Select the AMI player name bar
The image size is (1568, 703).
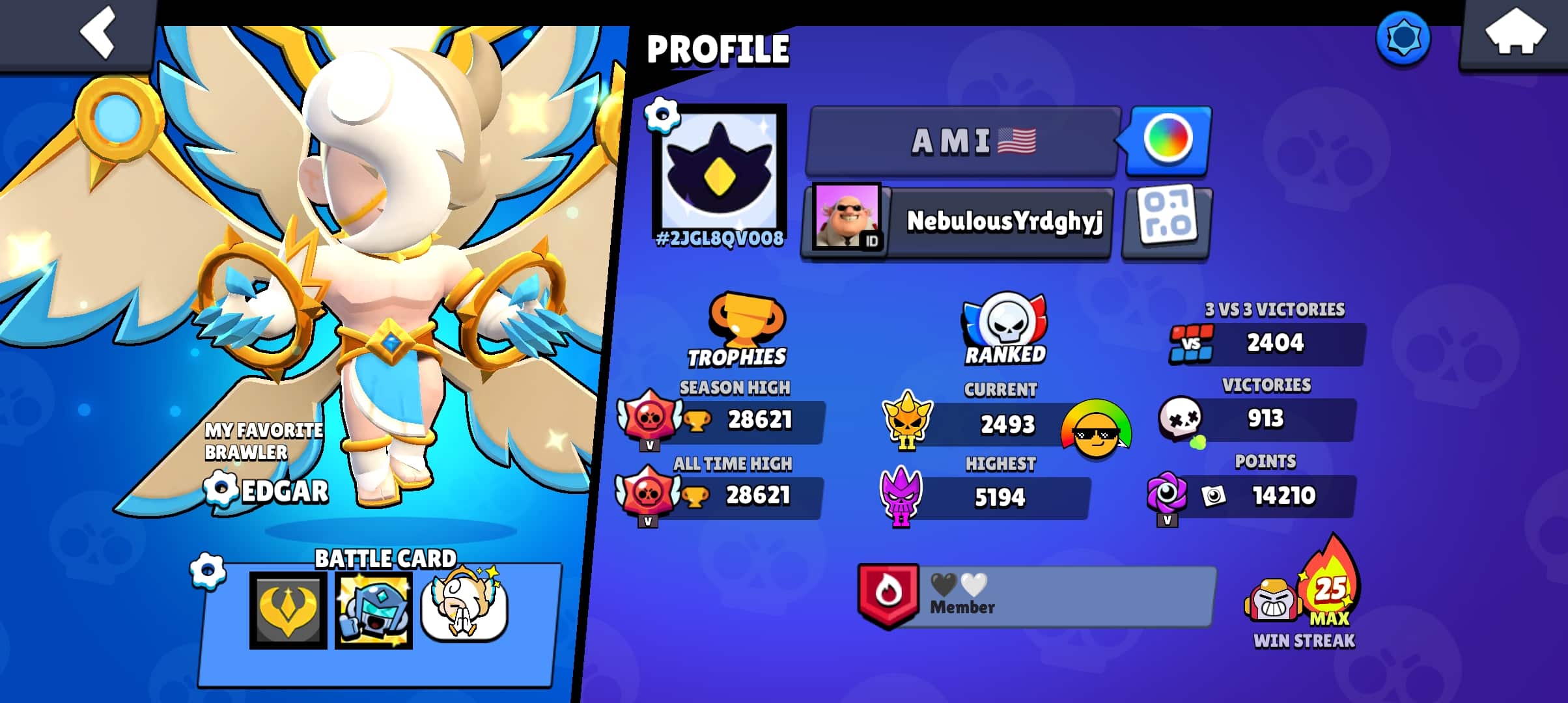964,141
